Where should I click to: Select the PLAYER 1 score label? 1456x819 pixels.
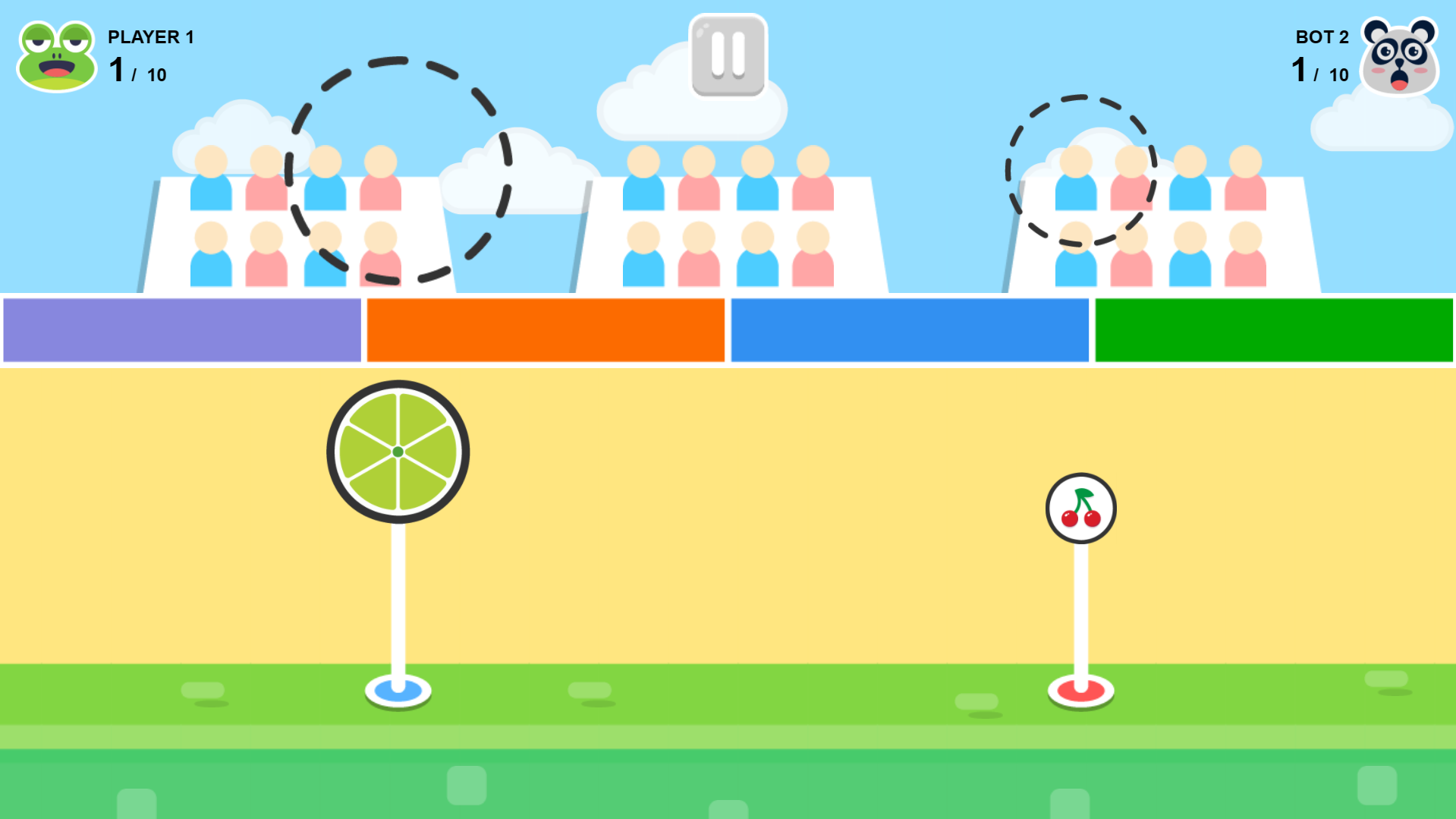[150, 36]
